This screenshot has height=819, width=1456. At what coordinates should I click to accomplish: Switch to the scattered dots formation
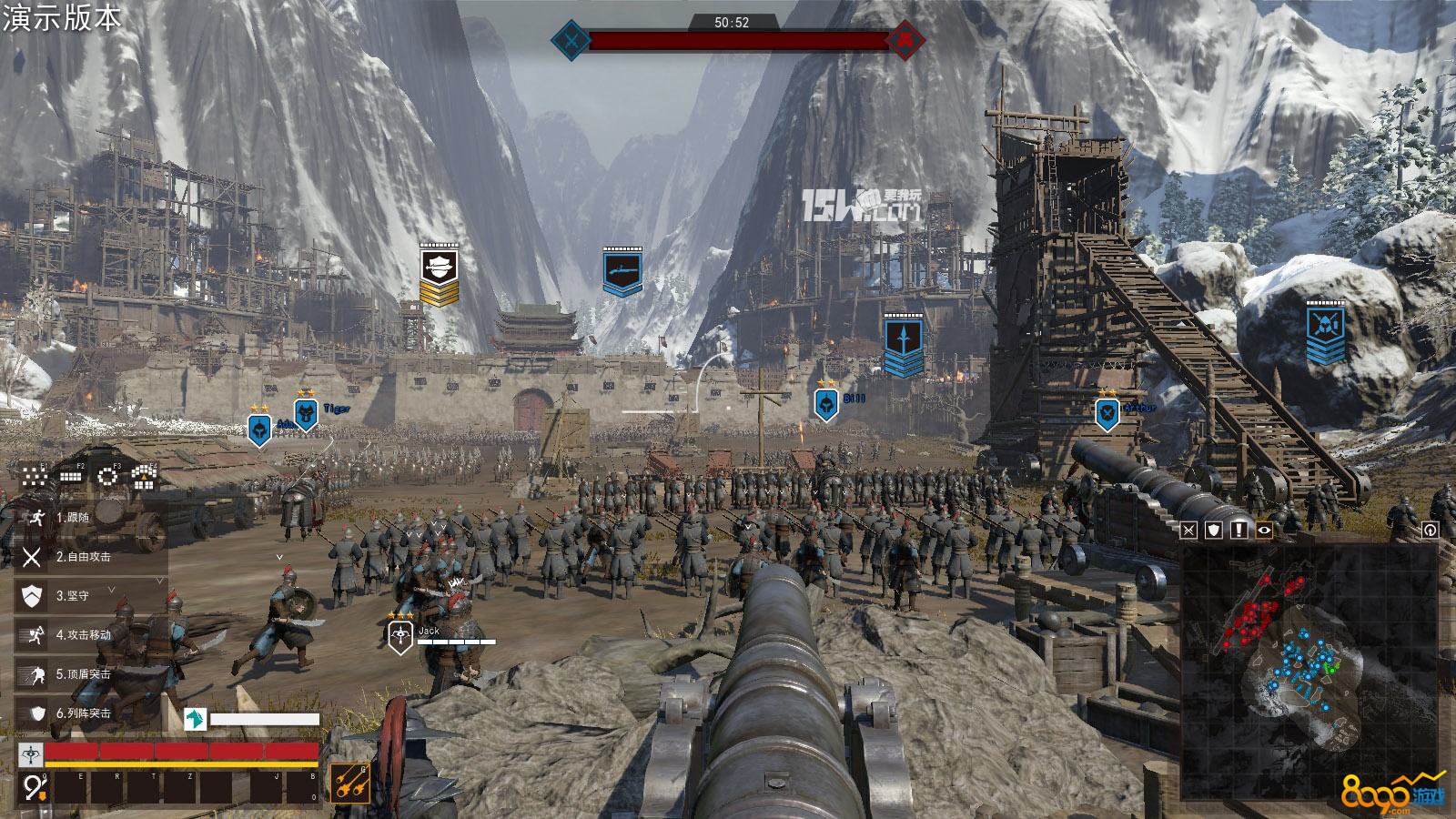coord(35,474)
